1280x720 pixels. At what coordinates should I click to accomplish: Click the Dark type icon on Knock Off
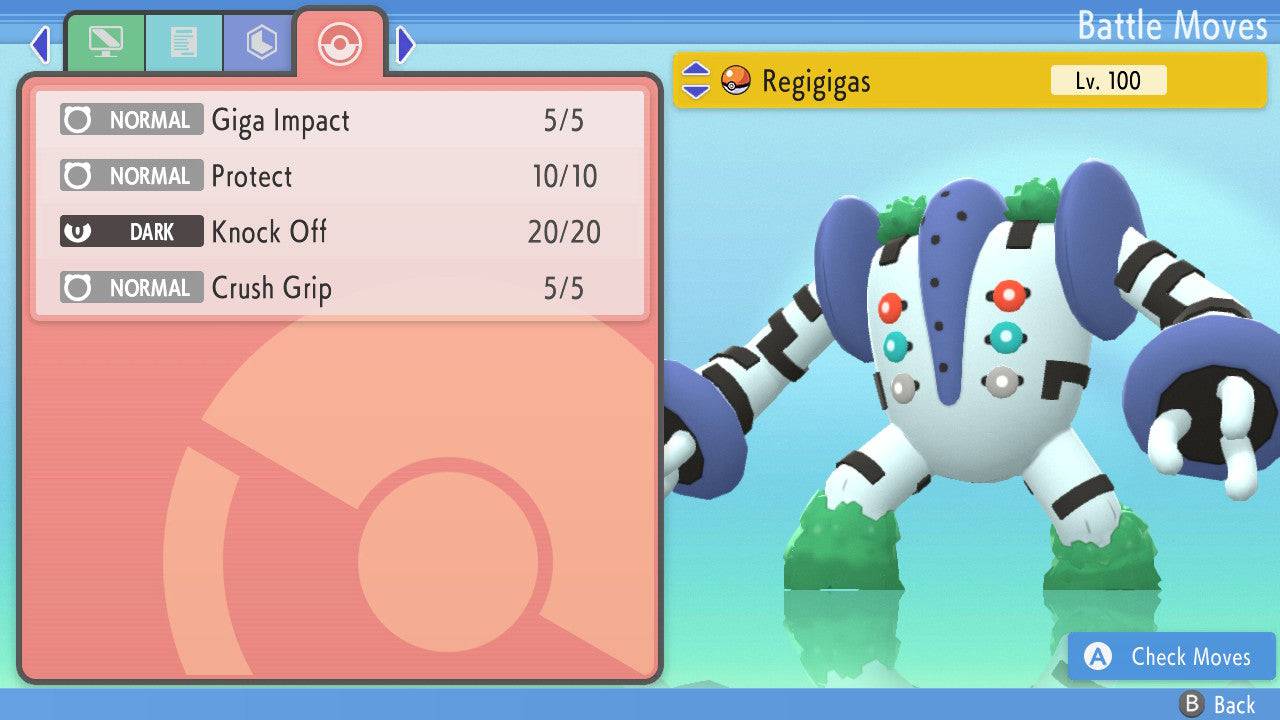pos(87,232)
